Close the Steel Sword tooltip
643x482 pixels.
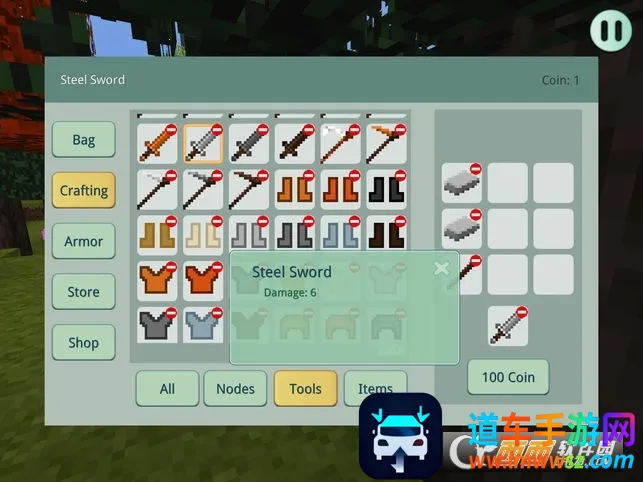[x=441, y=268]
